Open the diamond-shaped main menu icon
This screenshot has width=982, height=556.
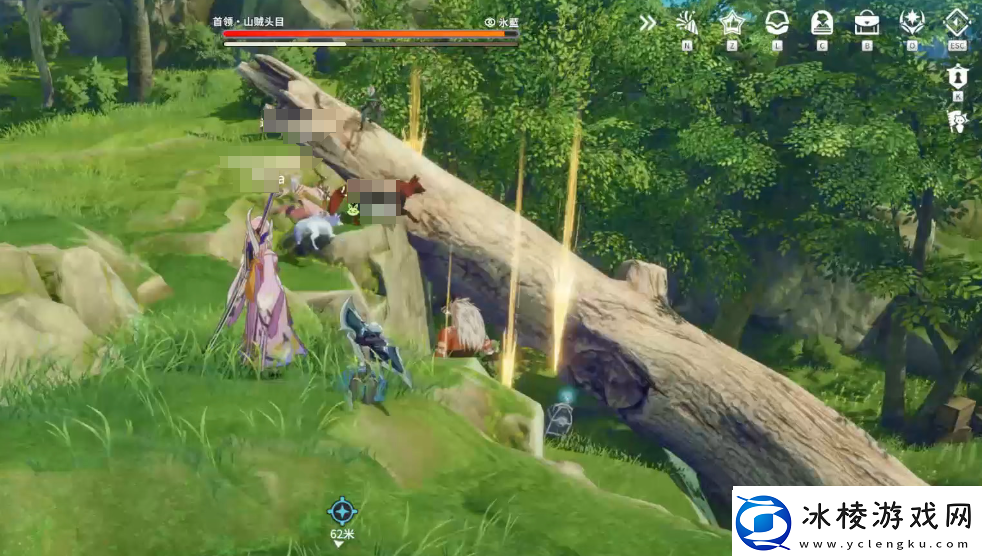957,22
